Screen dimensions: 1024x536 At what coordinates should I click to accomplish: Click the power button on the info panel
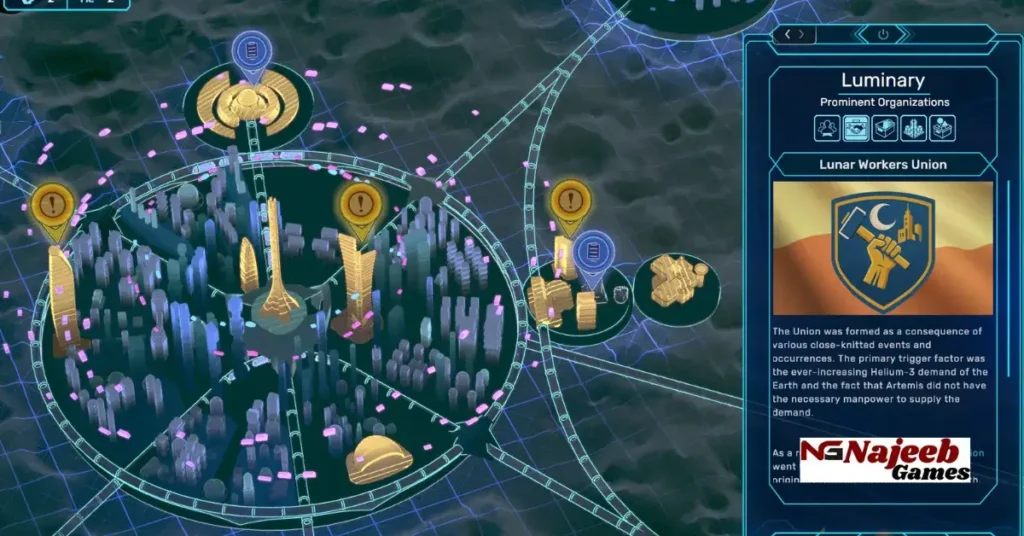click(x=883, y=34)
